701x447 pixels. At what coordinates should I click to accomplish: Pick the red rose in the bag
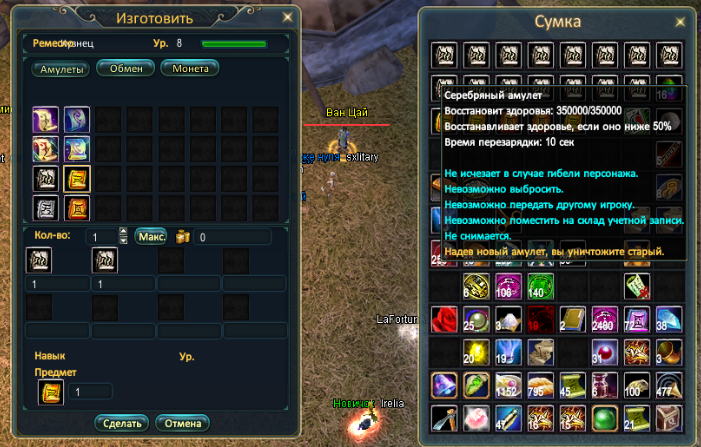coord(444,318)
